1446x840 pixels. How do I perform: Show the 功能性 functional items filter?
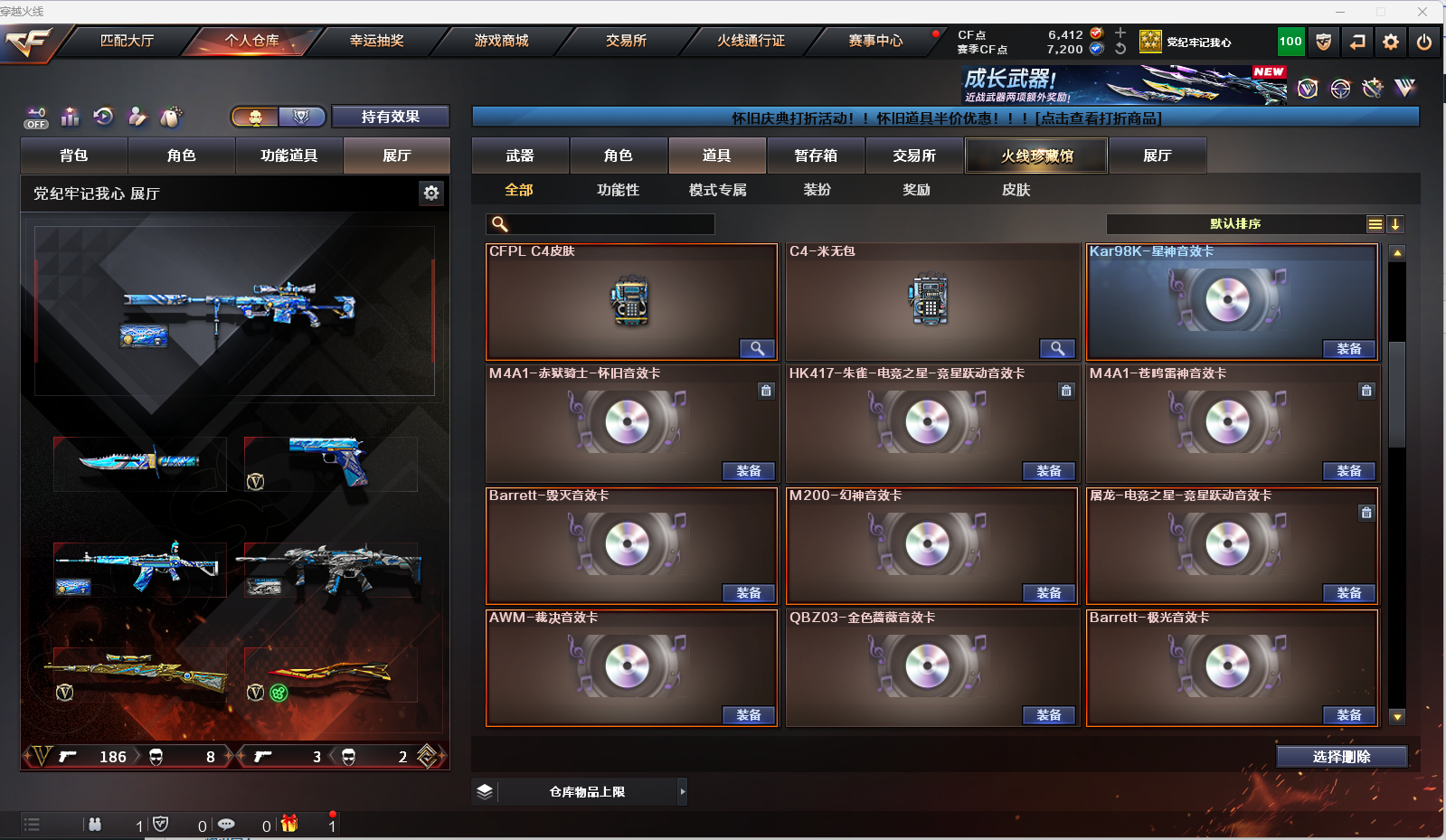pos(618,190)
